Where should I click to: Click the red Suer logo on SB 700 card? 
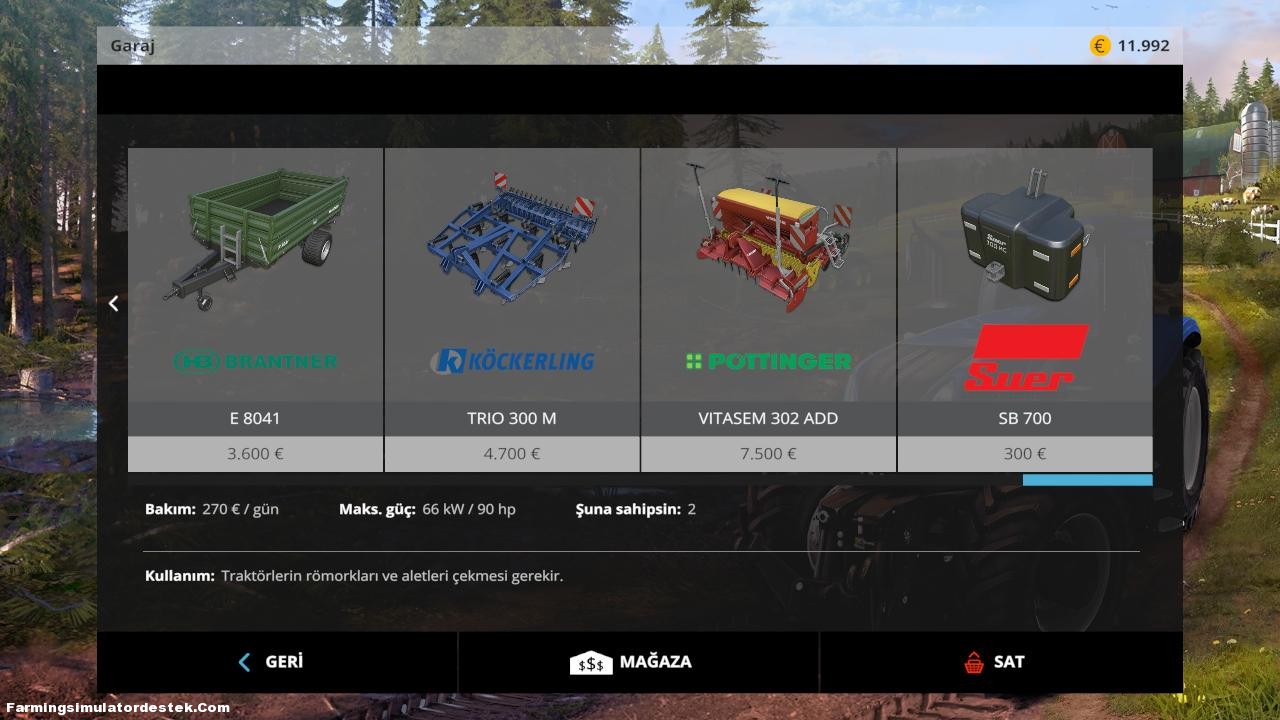(x=1024, y=360)
